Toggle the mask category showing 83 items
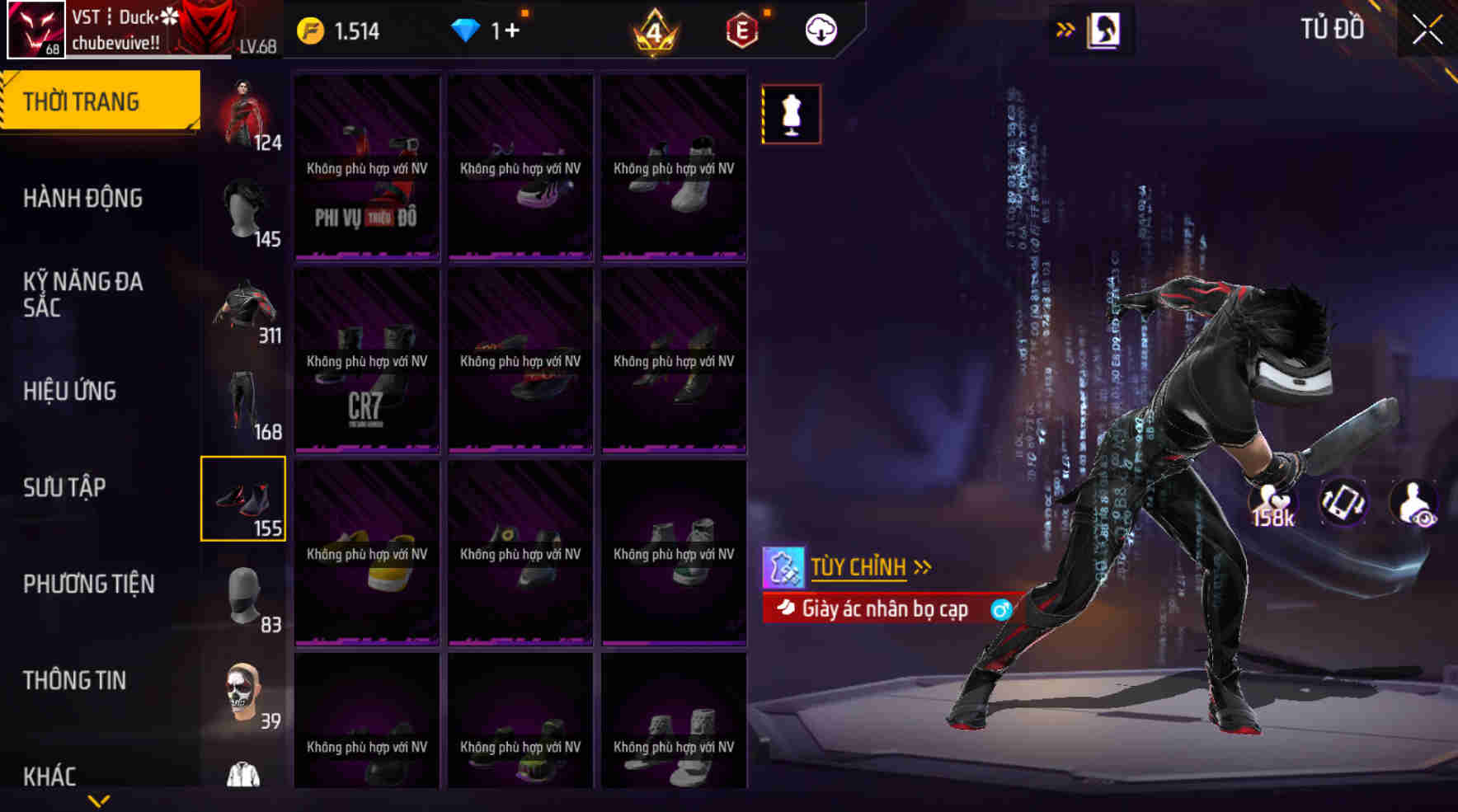This screenshot has width=1458, height=812. coord(243,595)
